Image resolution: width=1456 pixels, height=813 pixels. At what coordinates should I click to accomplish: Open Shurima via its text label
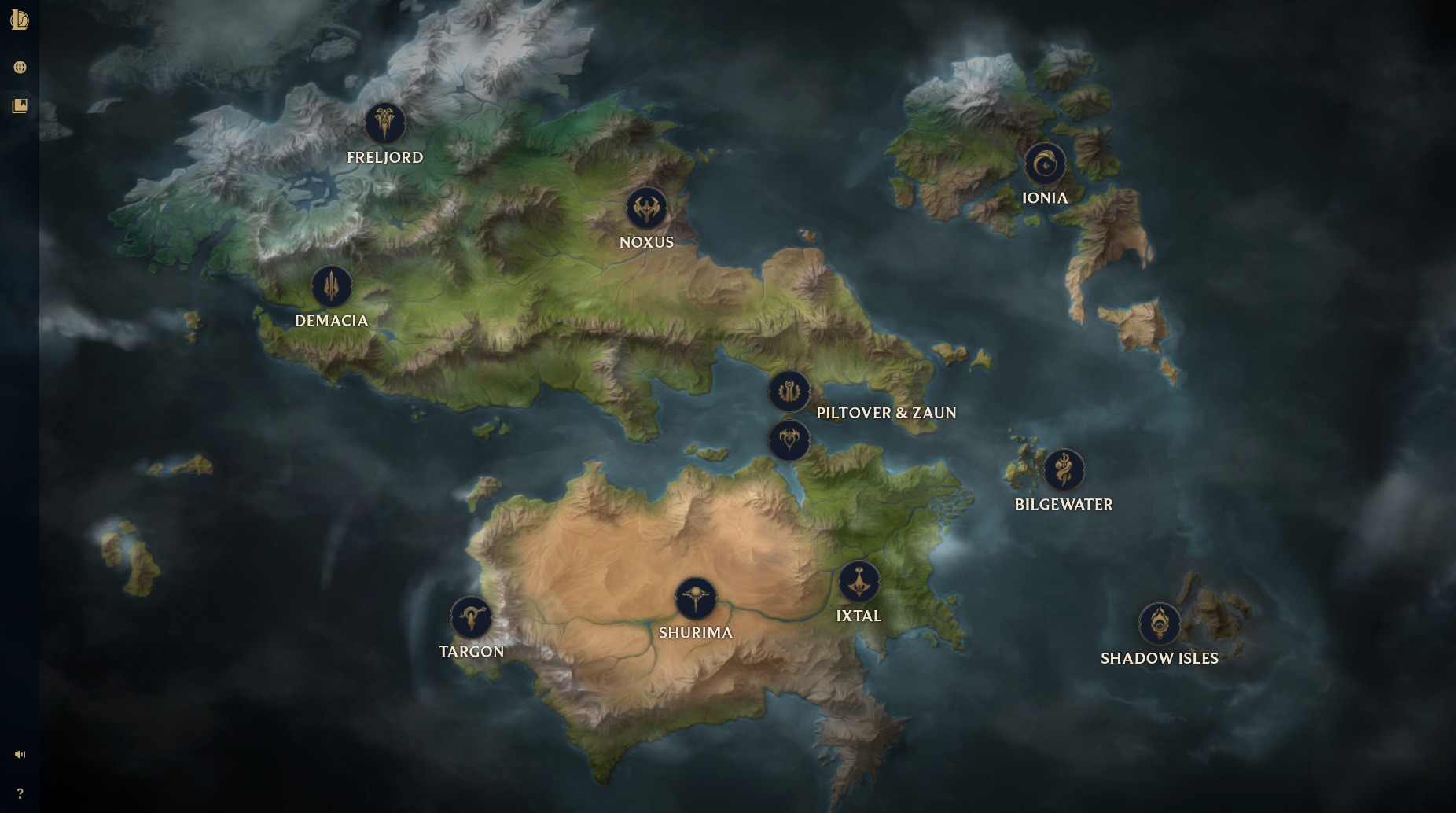[x=695, y=632]
